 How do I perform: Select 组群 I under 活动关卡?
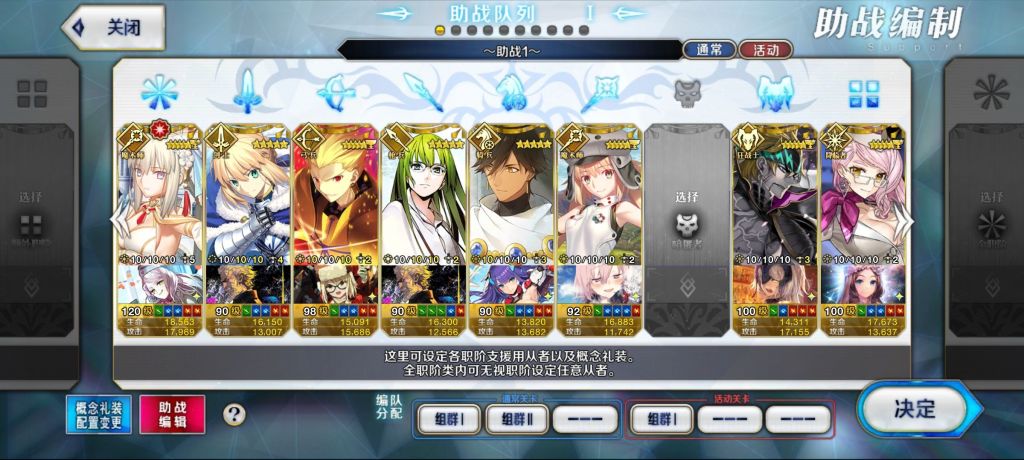(659, 419)
